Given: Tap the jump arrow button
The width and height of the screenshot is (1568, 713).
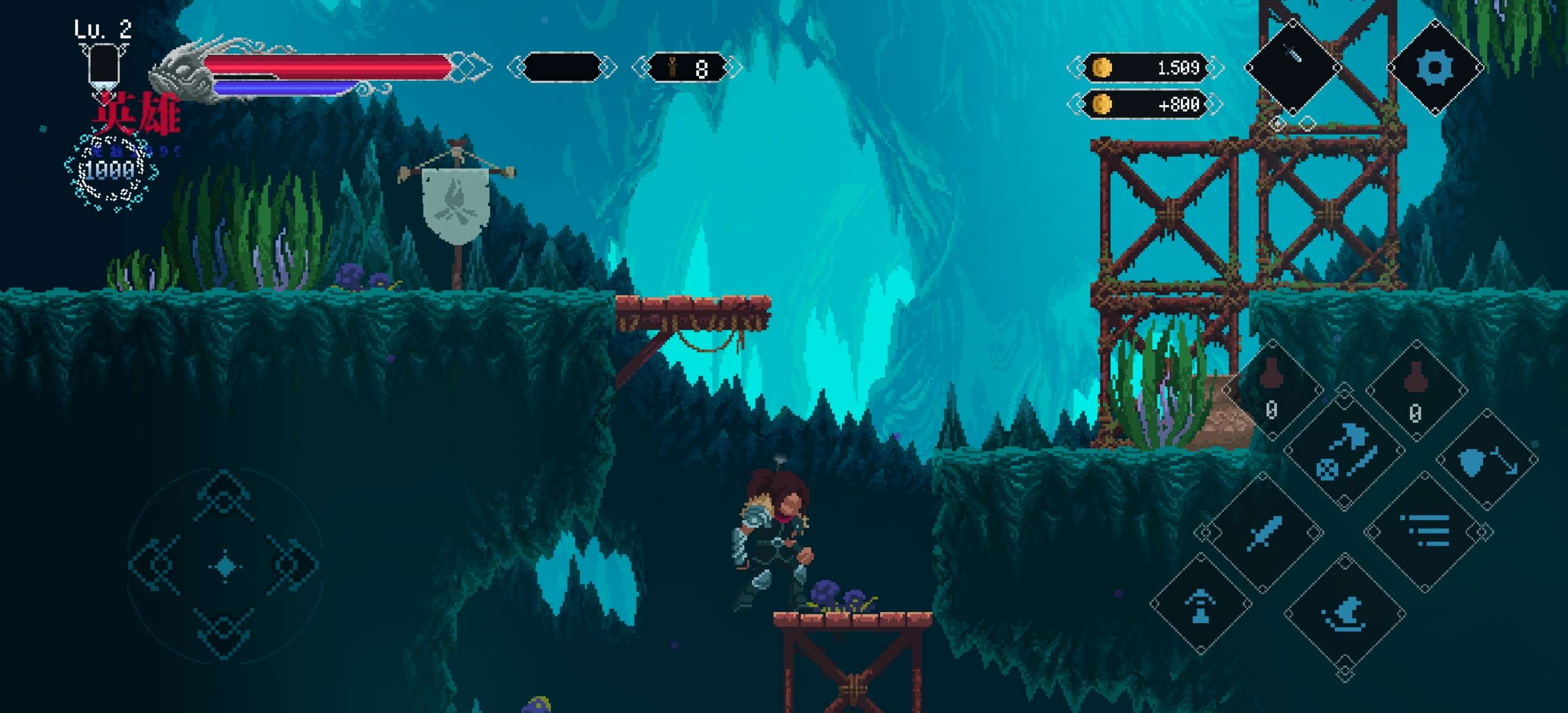Looking at the screenshot, I should [x=1200, y=605].
